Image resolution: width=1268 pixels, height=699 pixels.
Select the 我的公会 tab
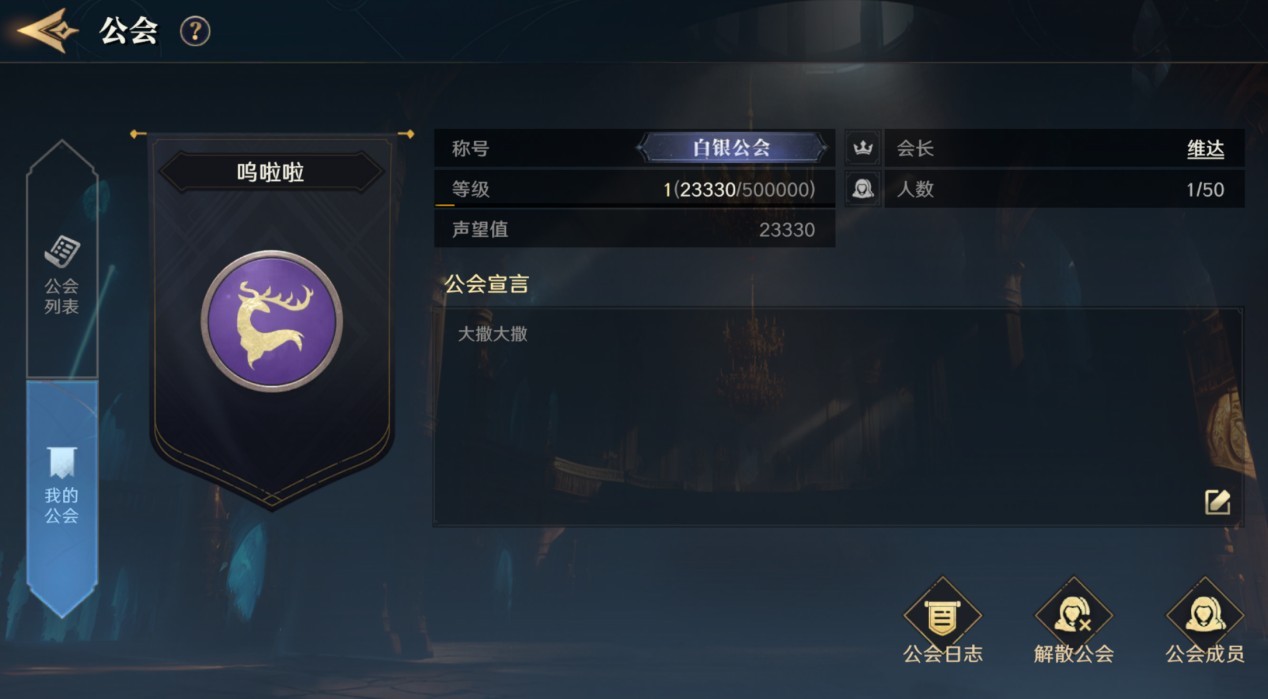pyautogui.click(x=62, y=490)
